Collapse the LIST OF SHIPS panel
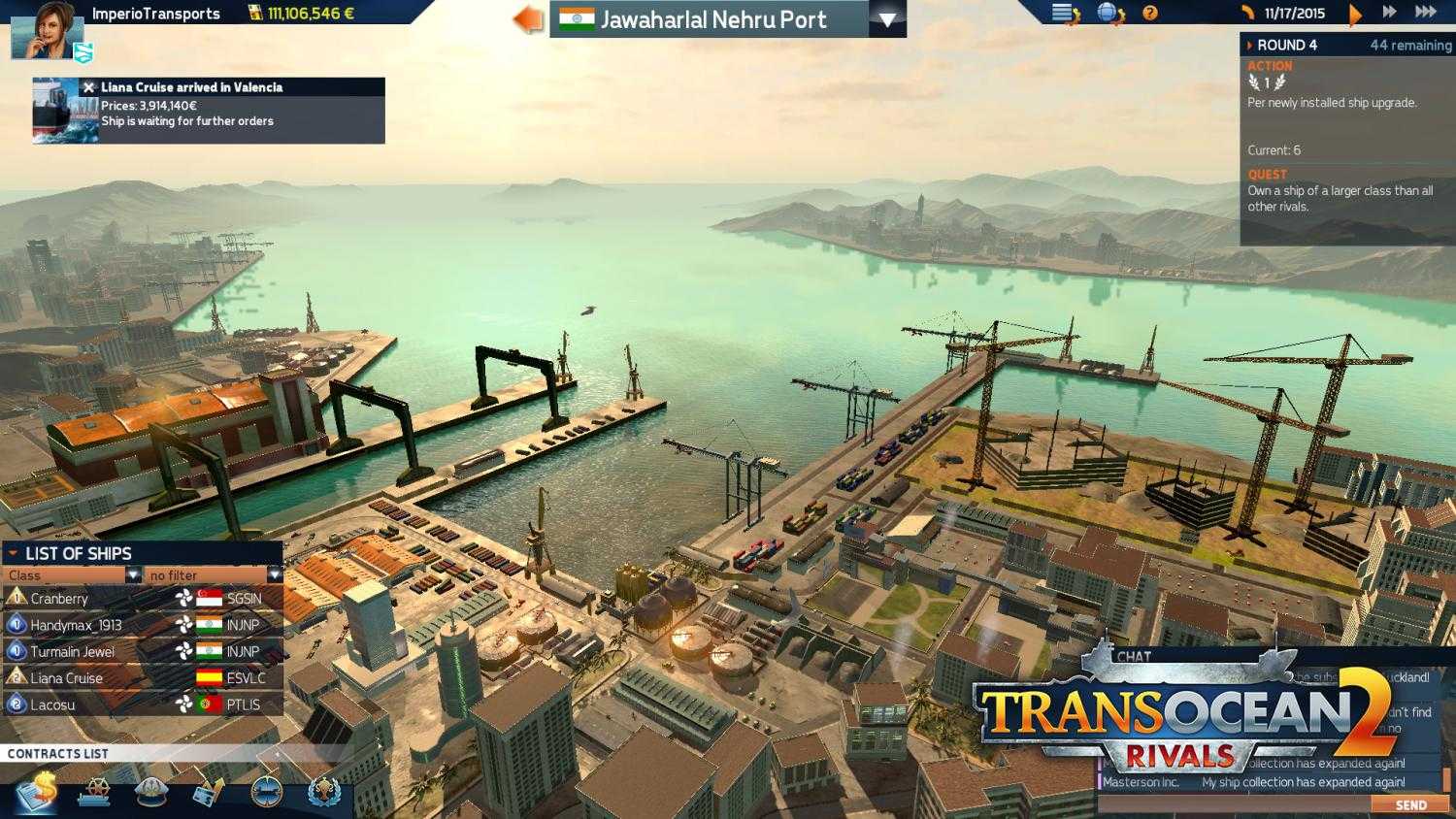1456x819 pixels. click(14, 553)
